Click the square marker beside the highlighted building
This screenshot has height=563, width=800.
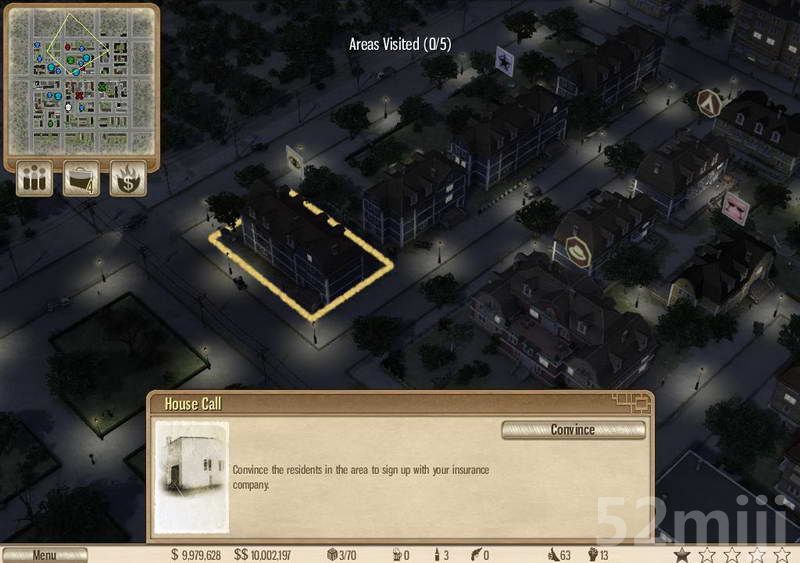tap(296, 159)
